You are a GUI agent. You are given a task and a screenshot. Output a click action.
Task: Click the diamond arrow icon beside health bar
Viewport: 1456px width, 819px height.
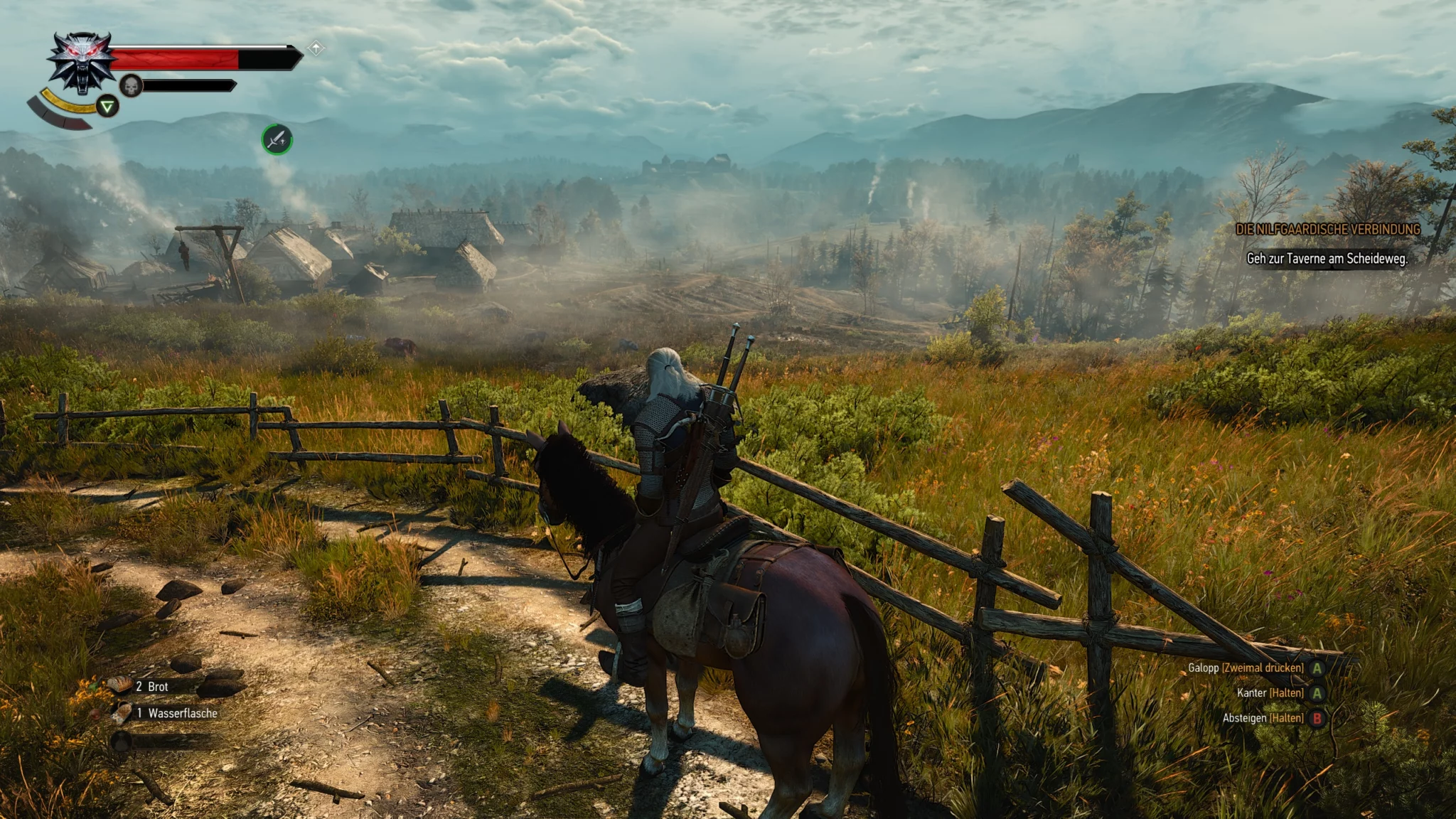coord(316,48)
